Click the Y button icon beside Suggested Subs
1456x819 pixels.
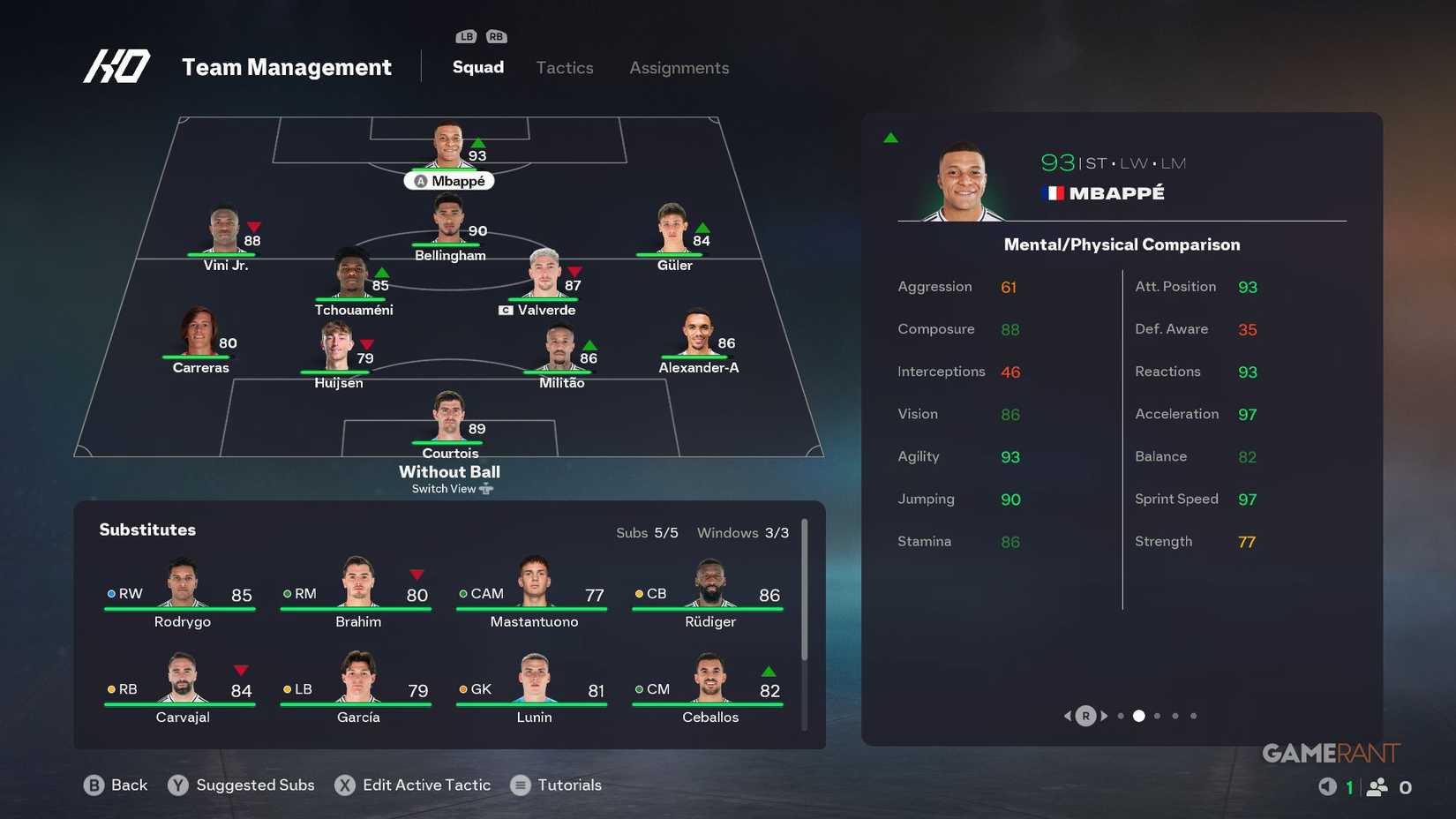click(176, 785)
